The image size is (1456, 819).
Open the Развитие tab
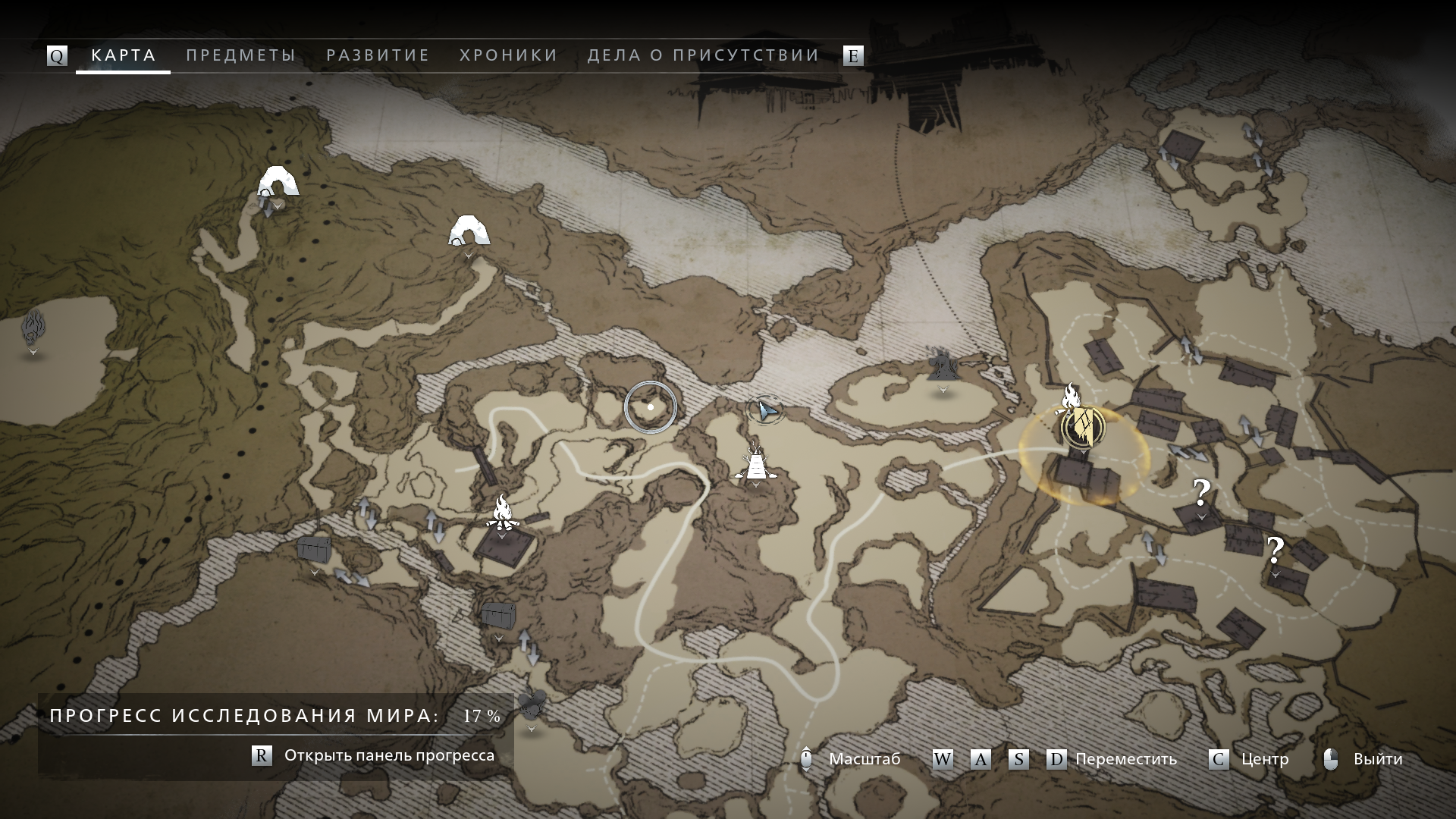pos(378,55)
